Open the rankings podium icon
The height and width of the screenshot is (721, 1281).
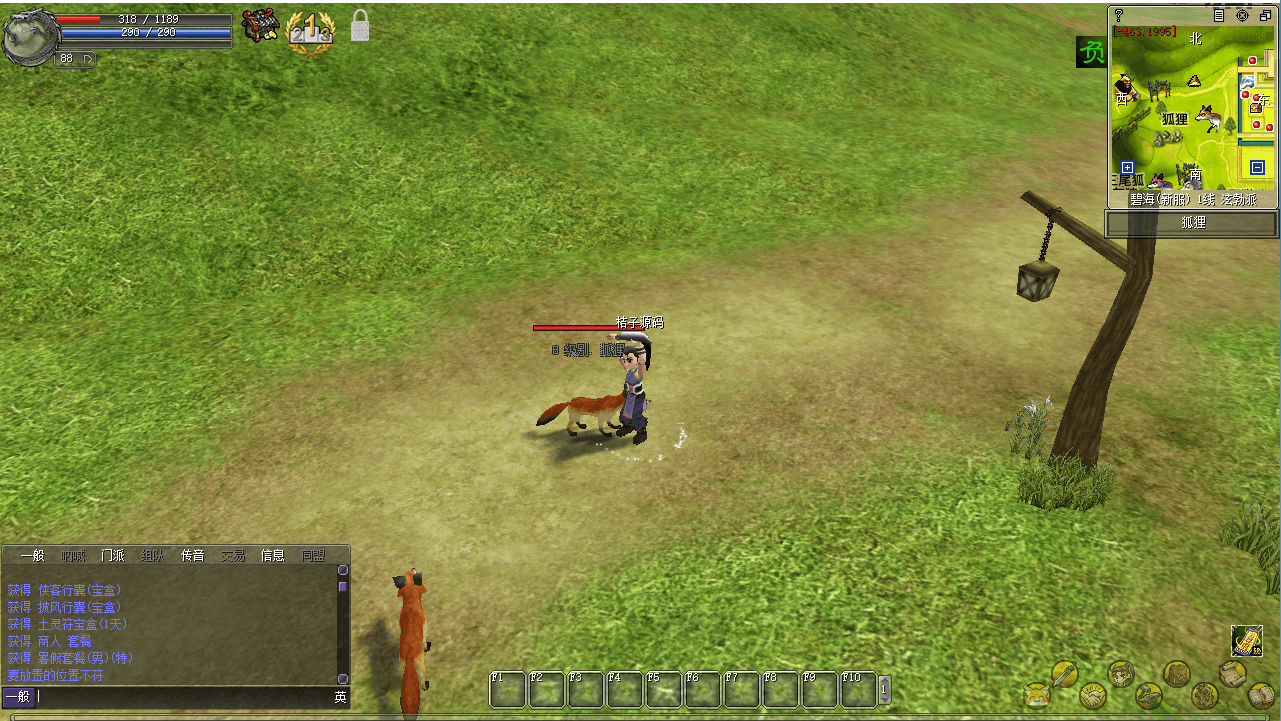coord(310,32)
